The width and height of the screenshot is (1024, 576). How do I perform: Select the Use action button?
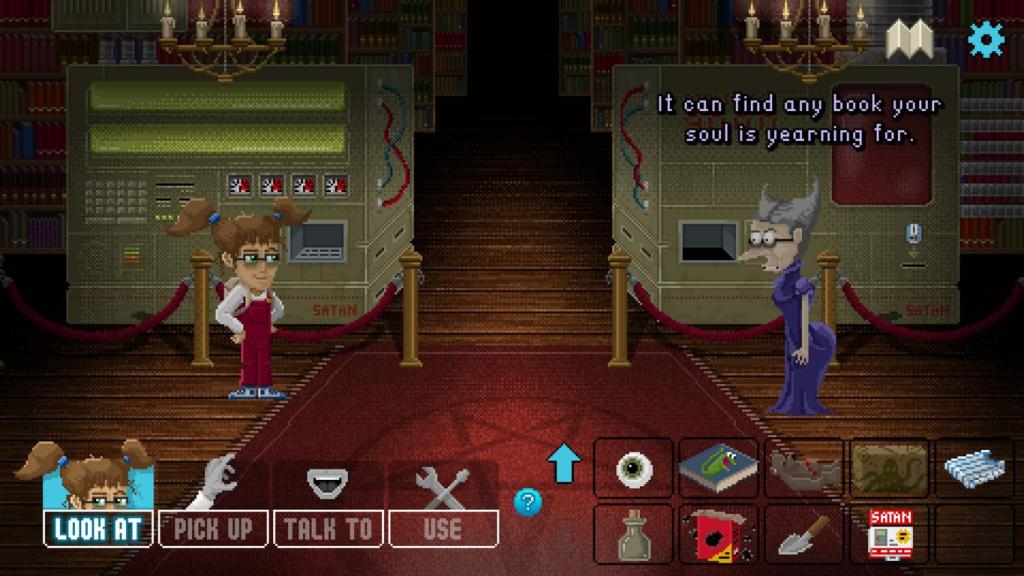click(x=442, y=528)
